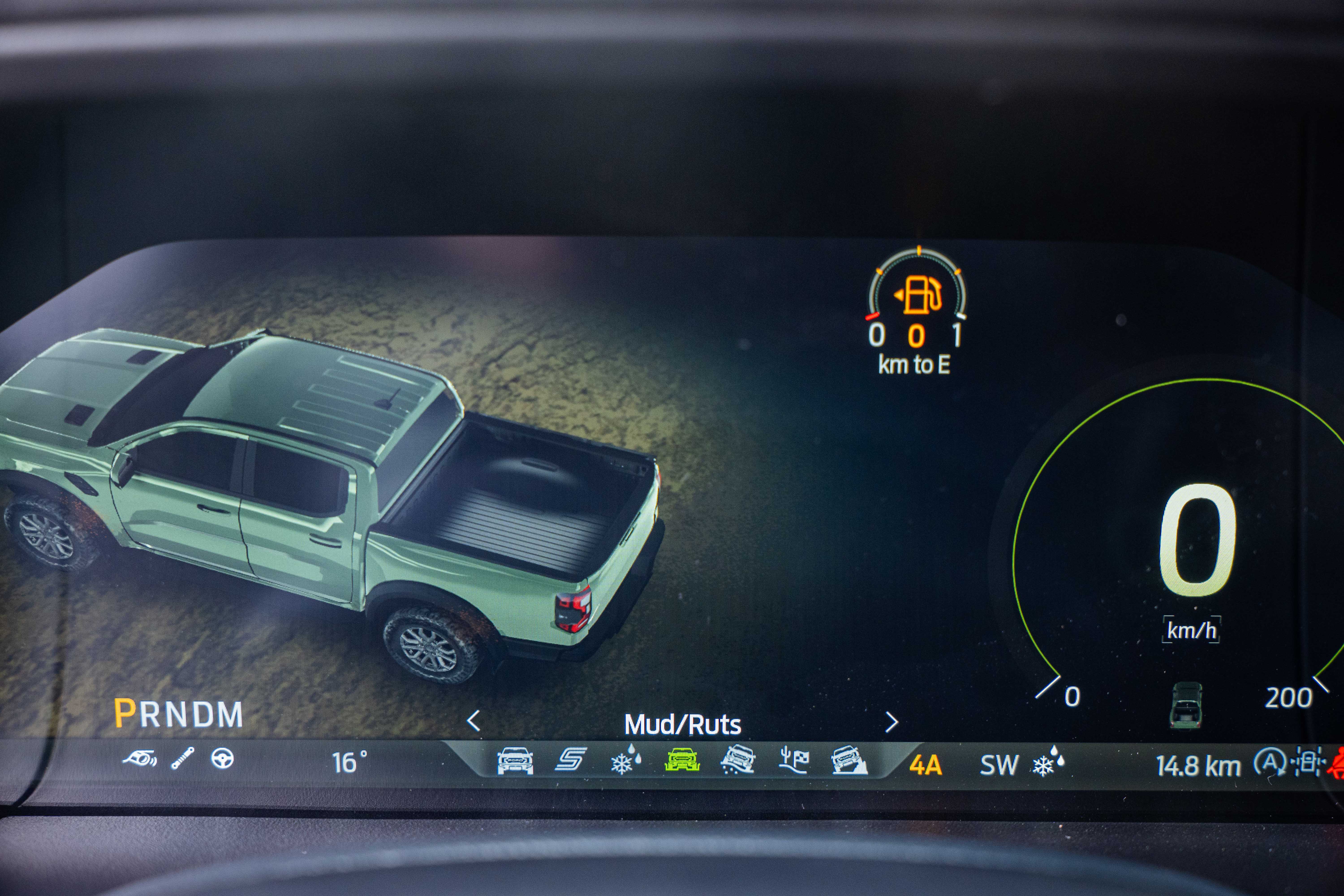This screenshot has height=896, width=1344.
Task: Switch to Slippery mode snowflake icon in mode strip
Action: click(626, 760)
